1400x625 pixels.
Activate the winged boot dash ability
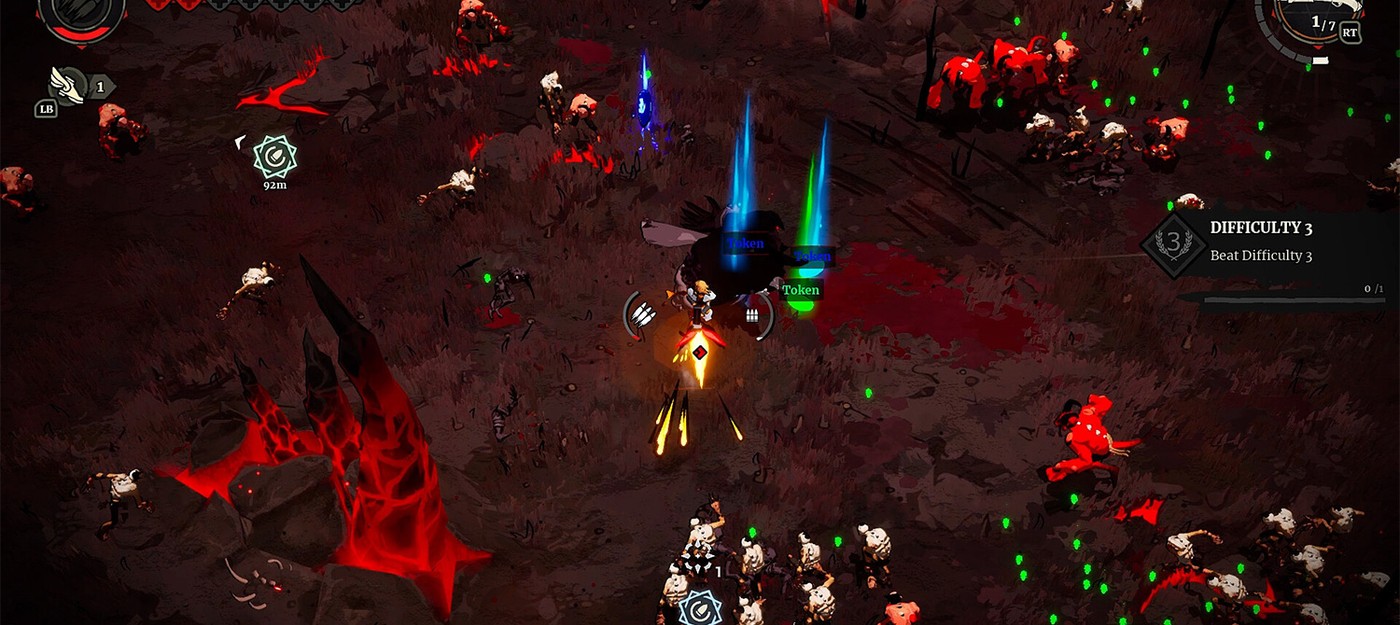pyautogui.click(x=70, y=84)
